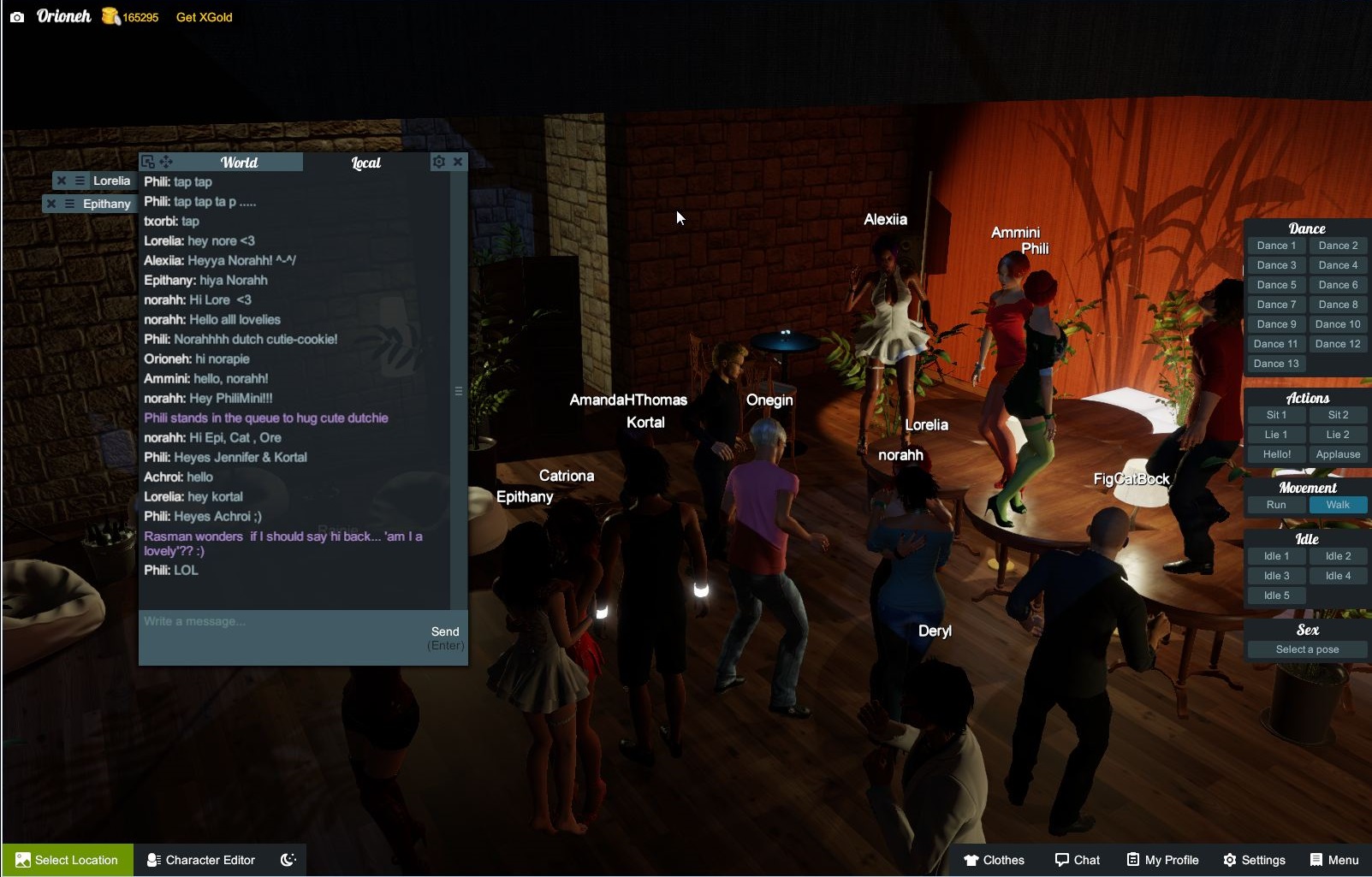Select the World chat tab
Image resolution: width=1372 pixels, height=877 pixels.
point(239,163)
